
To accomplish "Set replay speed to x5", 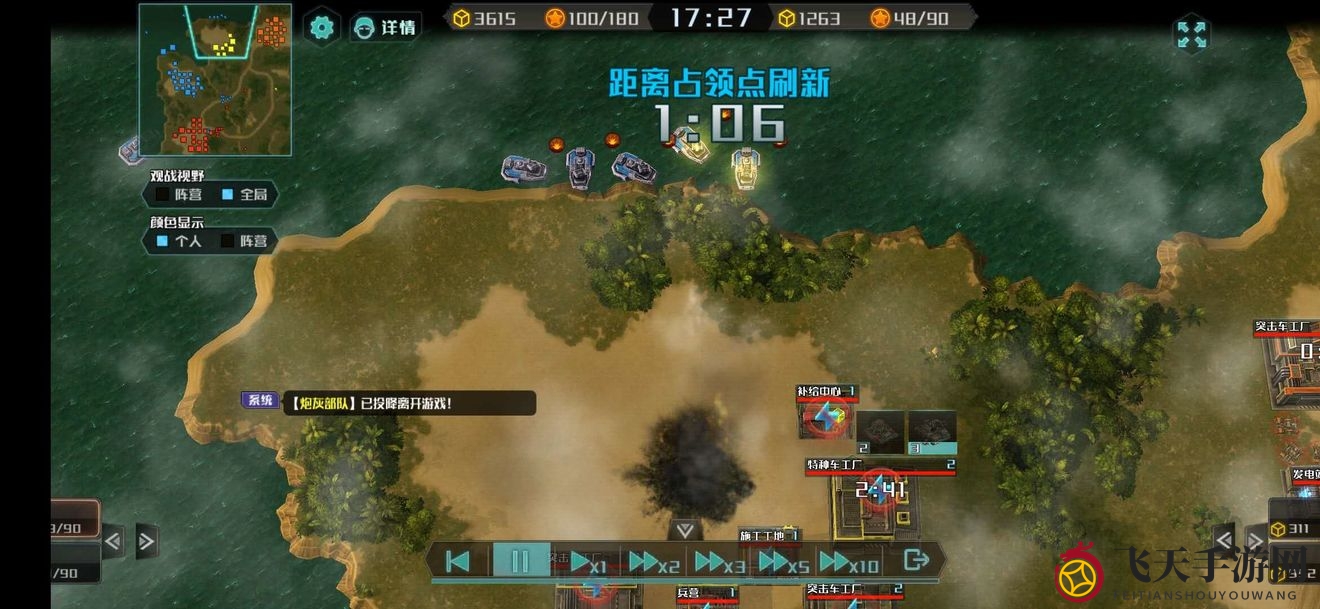I will [784, 562].
